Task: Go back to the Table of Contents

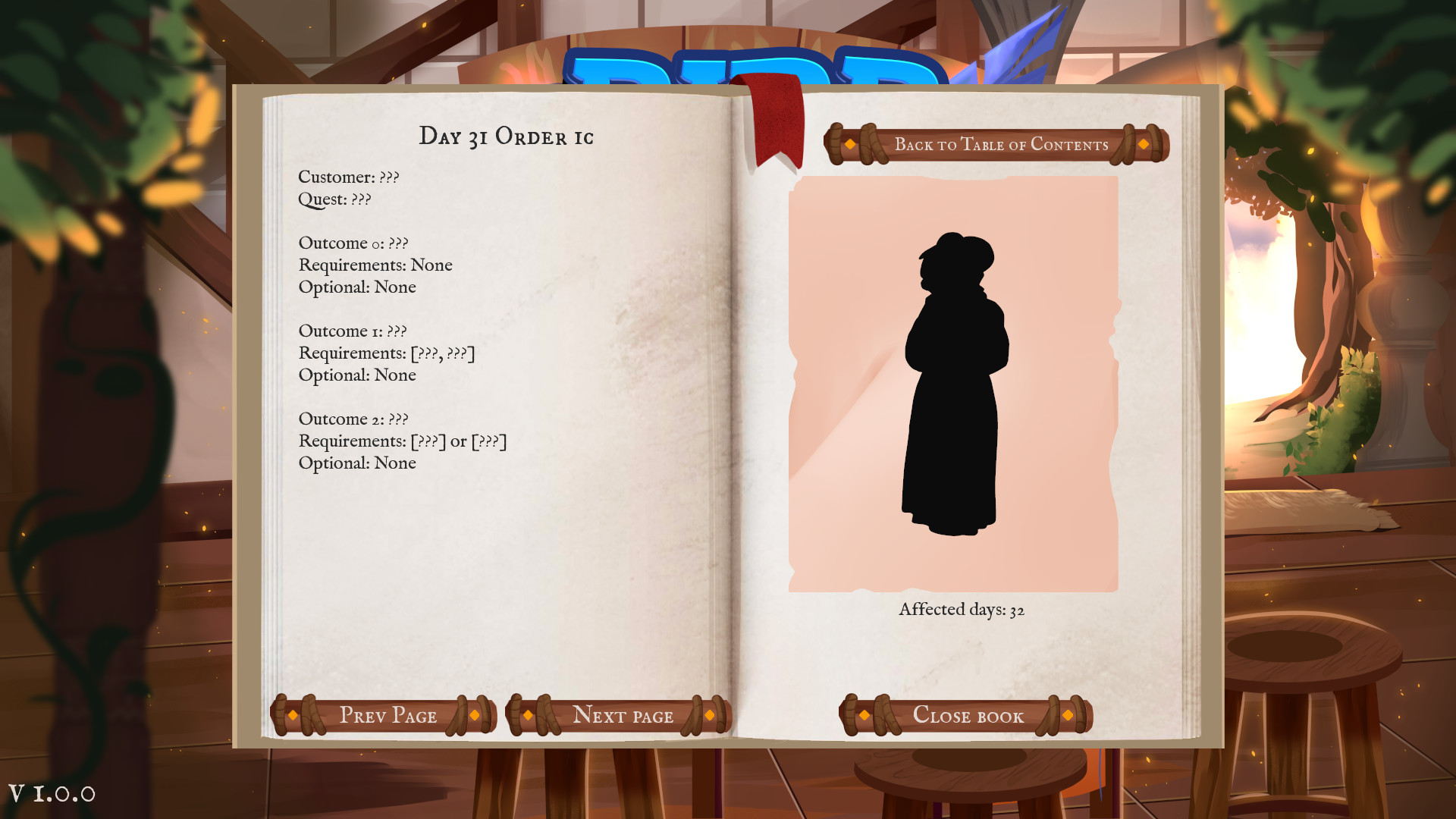Action: [1001, 144]
